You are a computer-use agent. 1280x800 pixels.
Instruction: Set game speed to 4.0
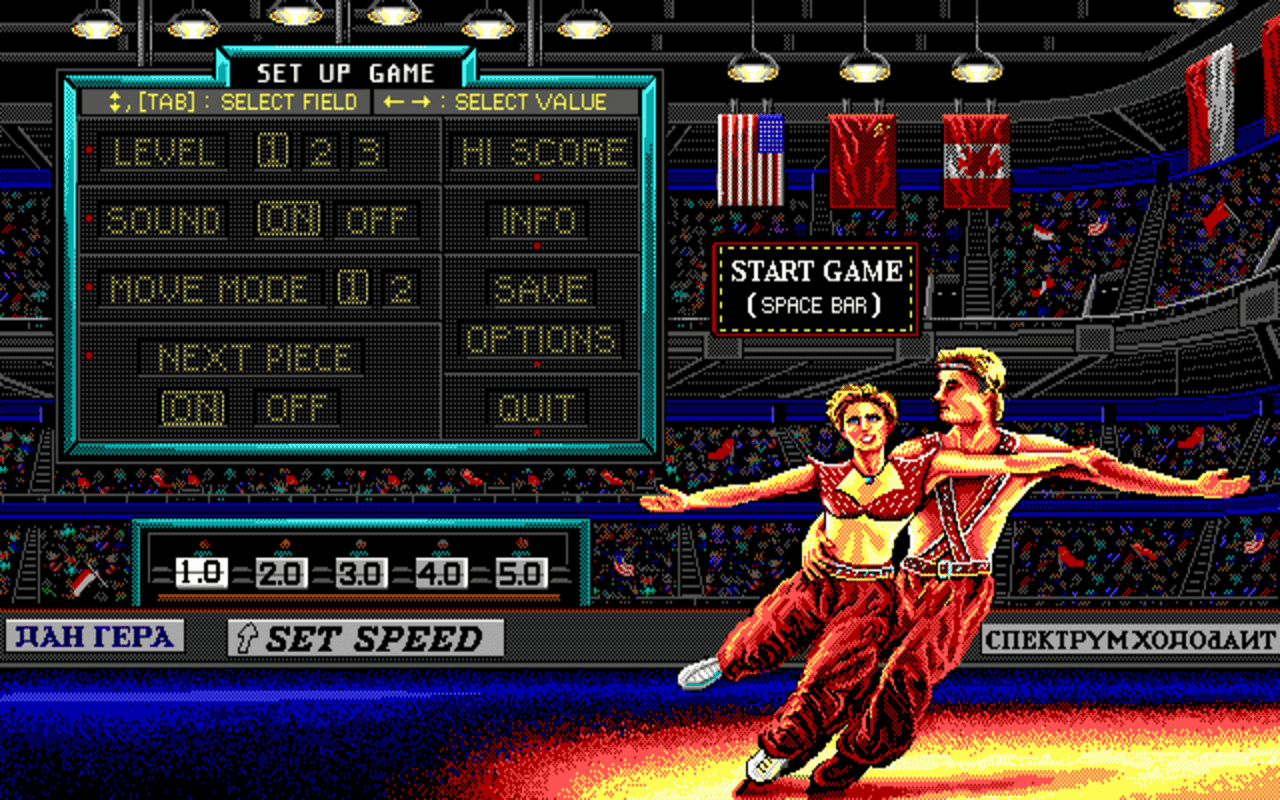click(440, 573)
